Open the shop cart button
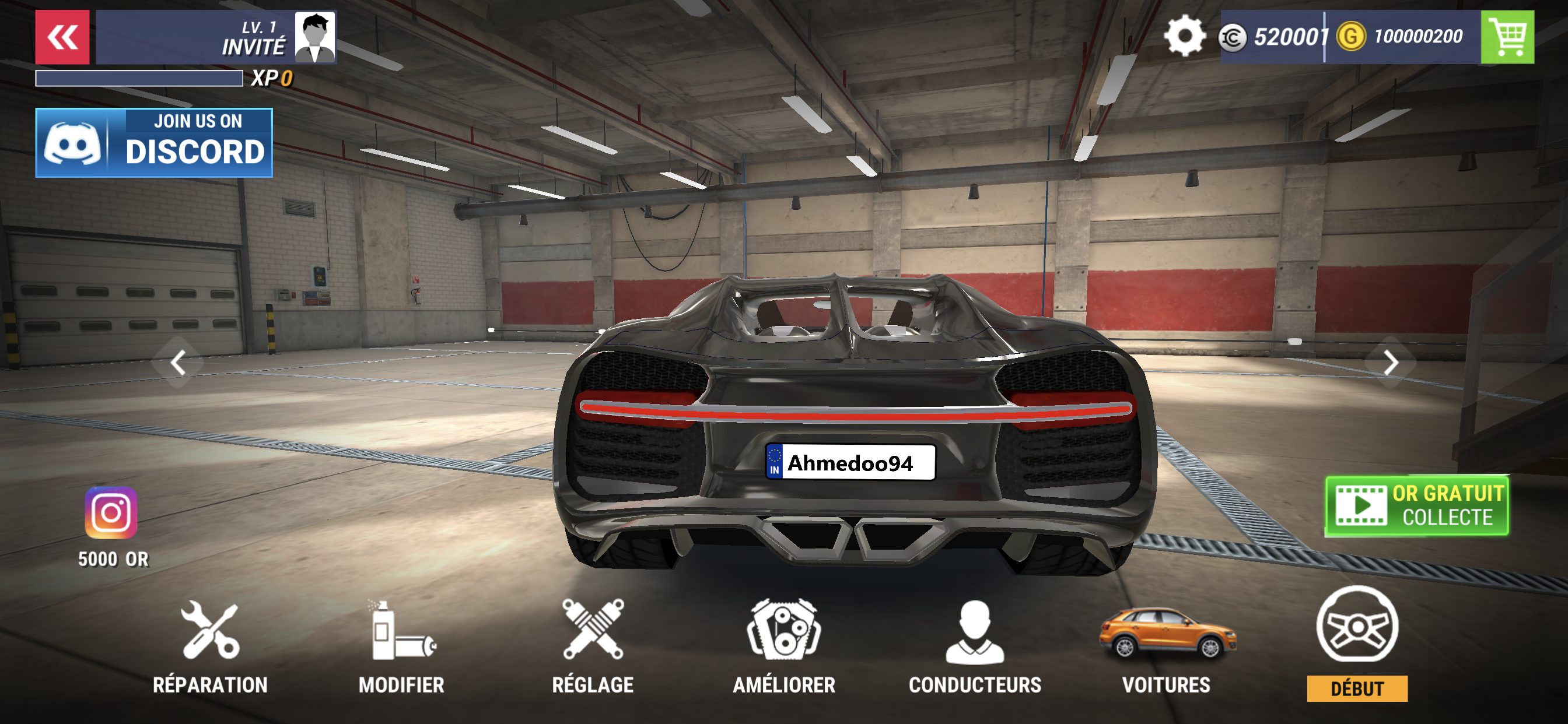This screenshot has width=1568, height=724. pyautogui.click(x=1507, y=37)
